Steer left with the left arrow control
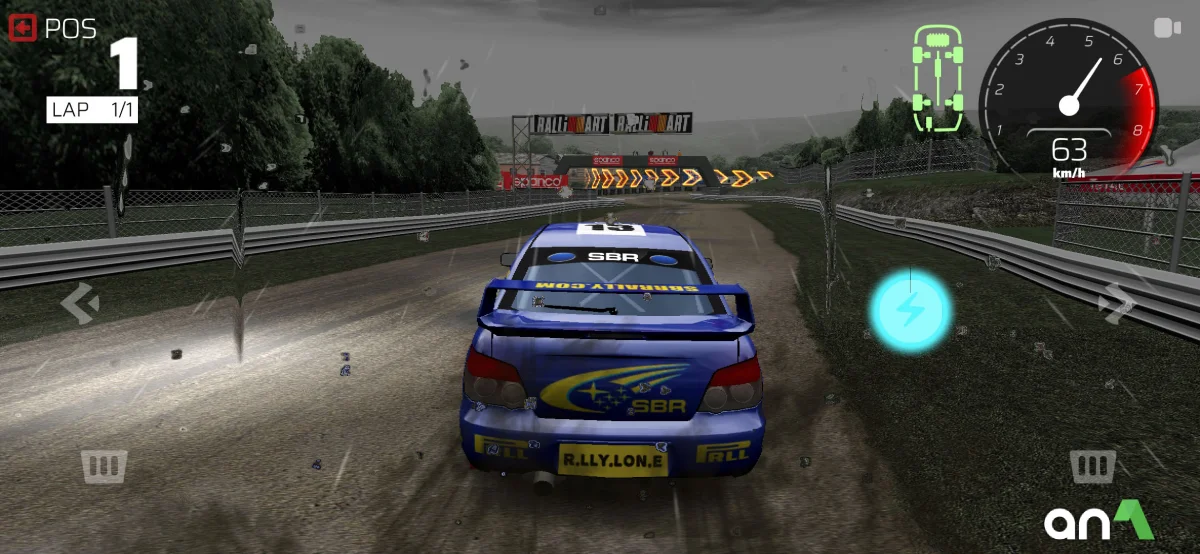Viewport: 1200px width, 554px height. pyautogui.click(x=80, y=303)
